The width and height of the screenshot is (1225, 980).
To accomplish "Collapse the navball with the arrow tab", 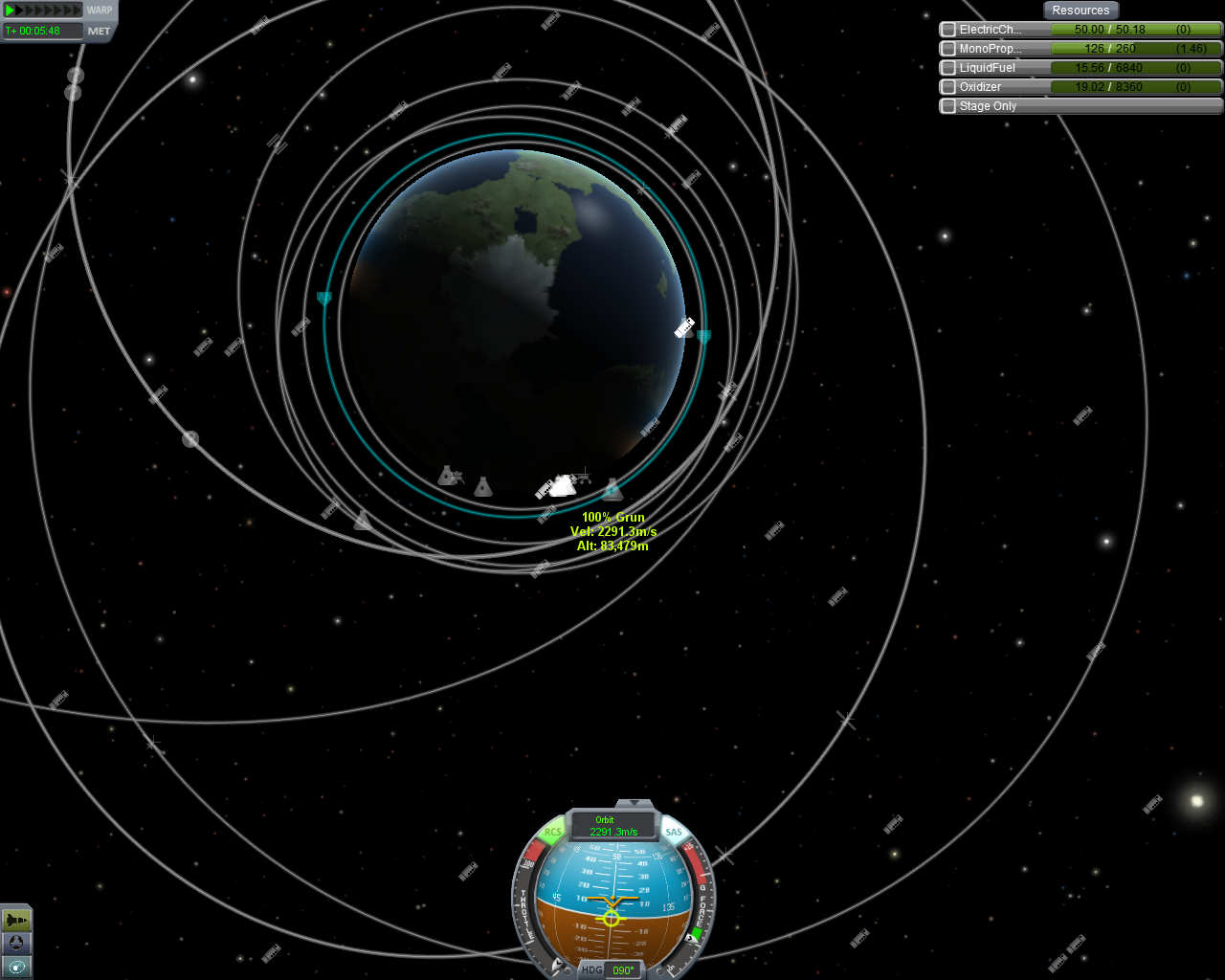I will pos(634,804).
